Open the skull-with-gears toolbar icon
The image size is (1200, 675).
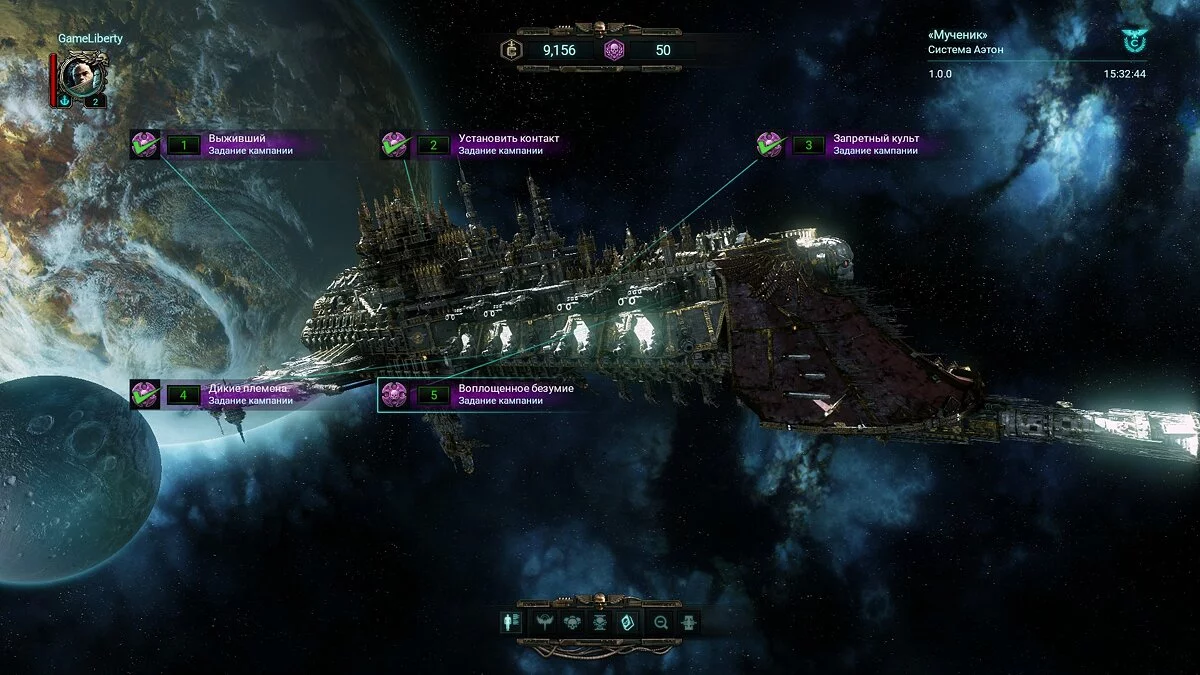(573, 622)
